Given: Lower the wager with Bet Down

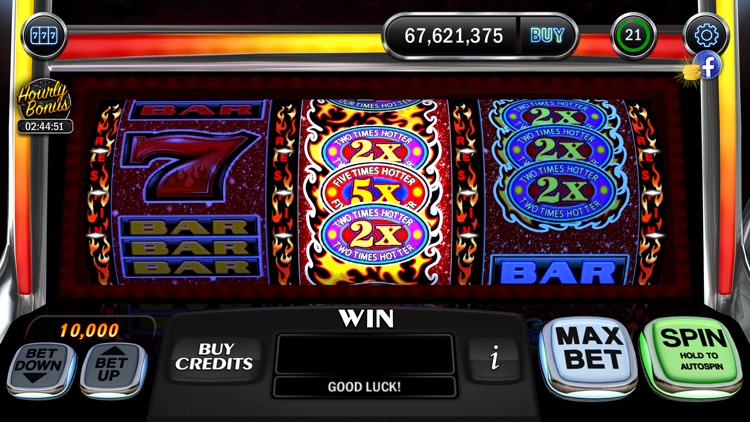Looking at the screenshot, I should click(41, 369).
